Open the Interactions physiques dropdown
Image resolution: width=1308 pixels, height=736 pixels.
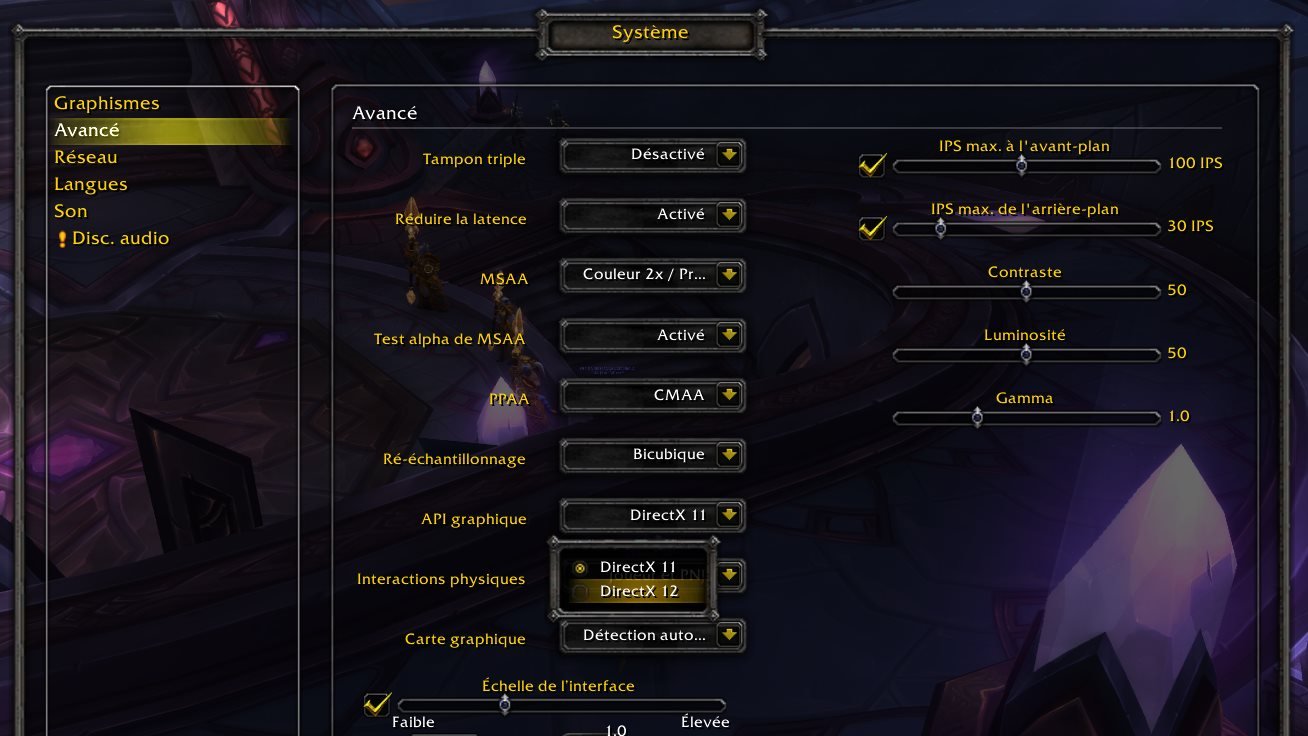click(730, 575)
